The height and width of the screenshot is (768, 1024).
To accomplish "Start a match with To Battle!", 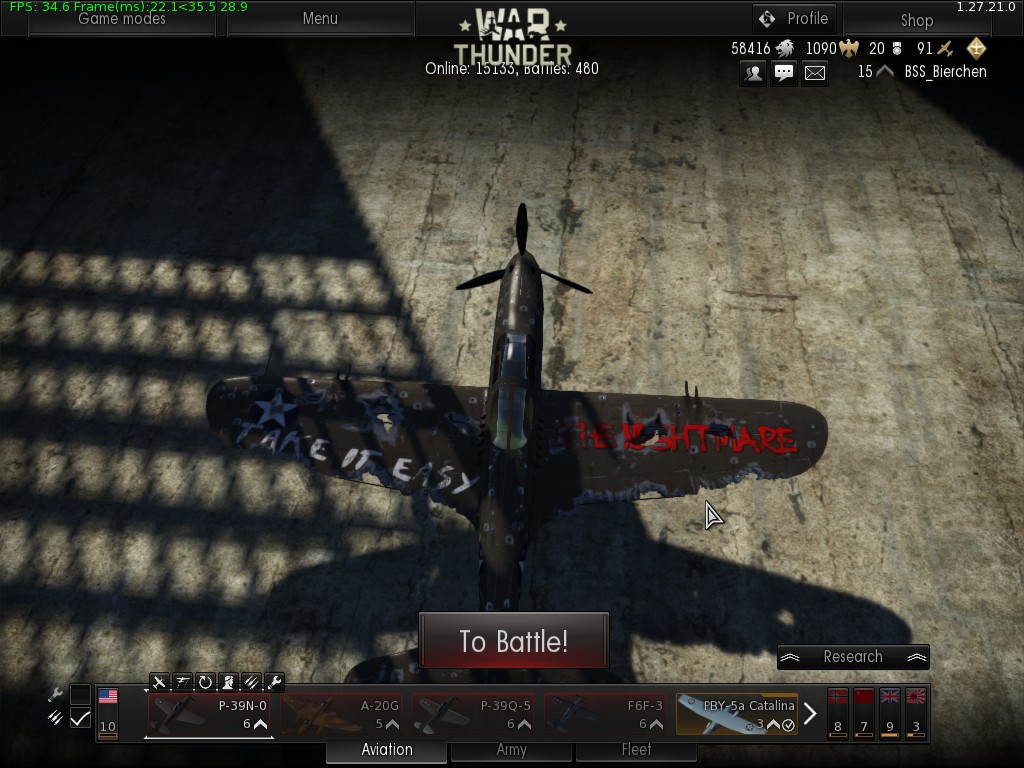I will tap(513, 640).
